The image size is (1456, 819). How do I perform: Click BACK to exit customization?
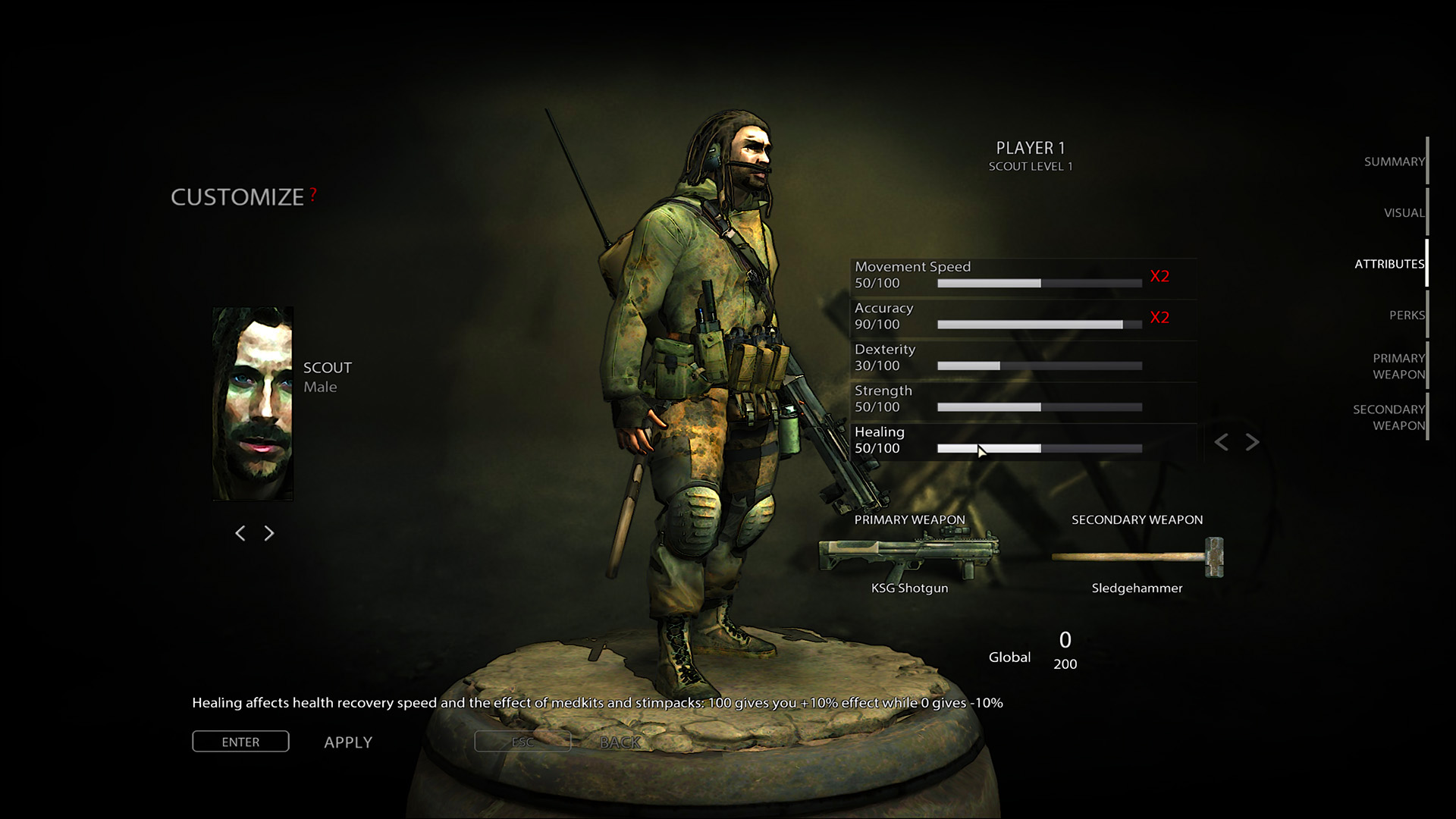click(621, 742)
